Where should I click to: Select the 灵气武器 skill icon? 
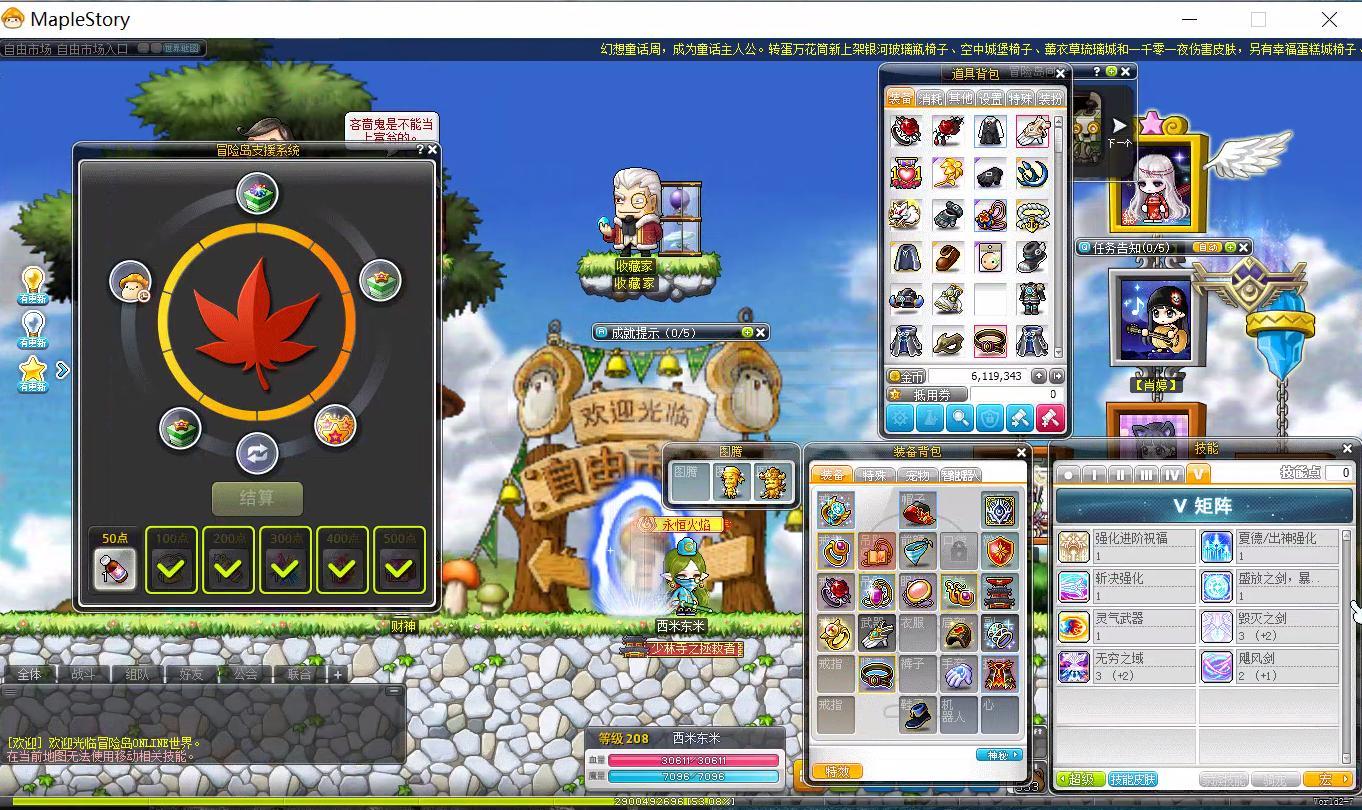1074,627
